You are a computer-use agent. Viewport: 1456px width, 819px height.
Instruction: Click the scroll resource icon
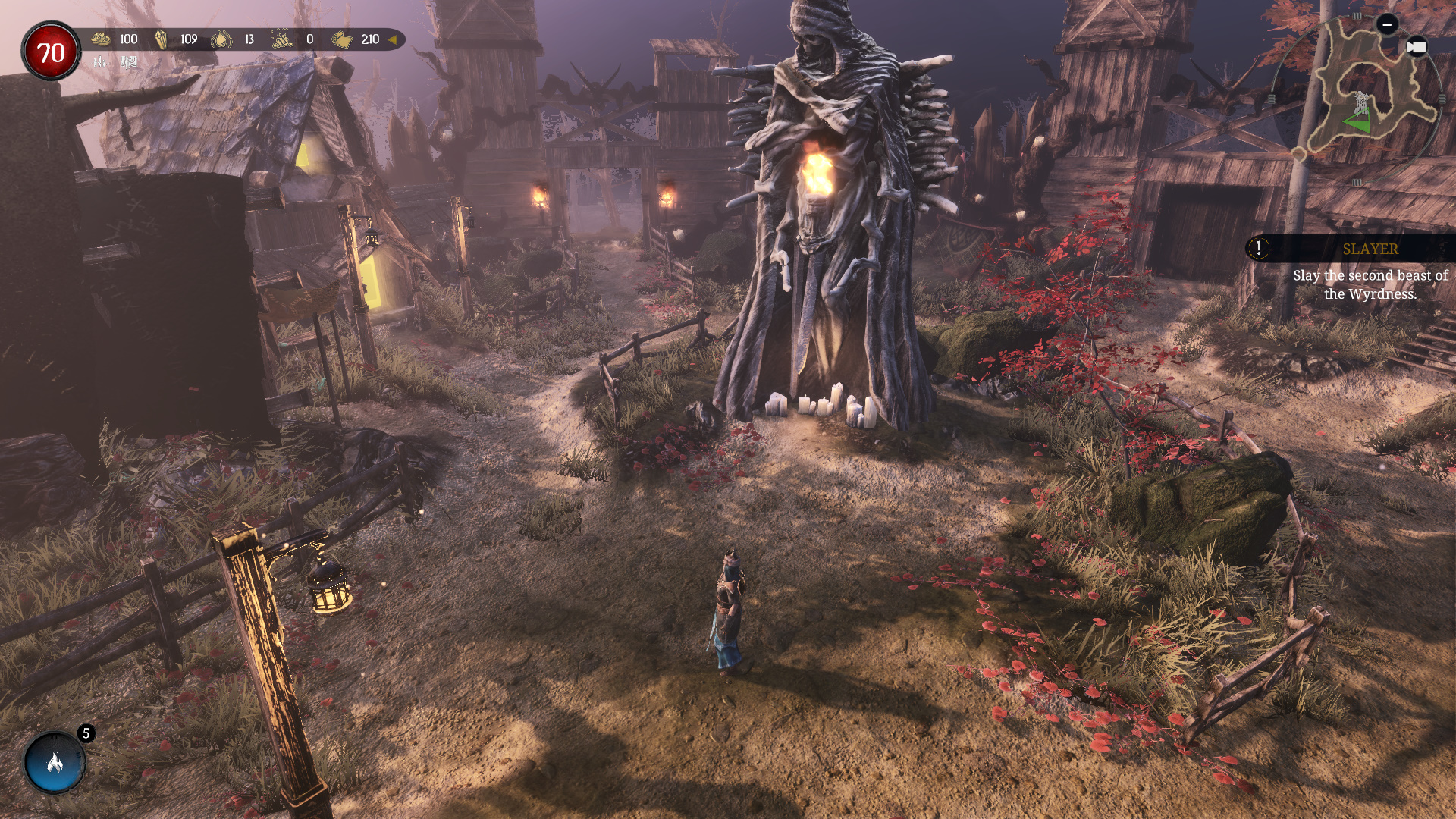click(342, 39)
